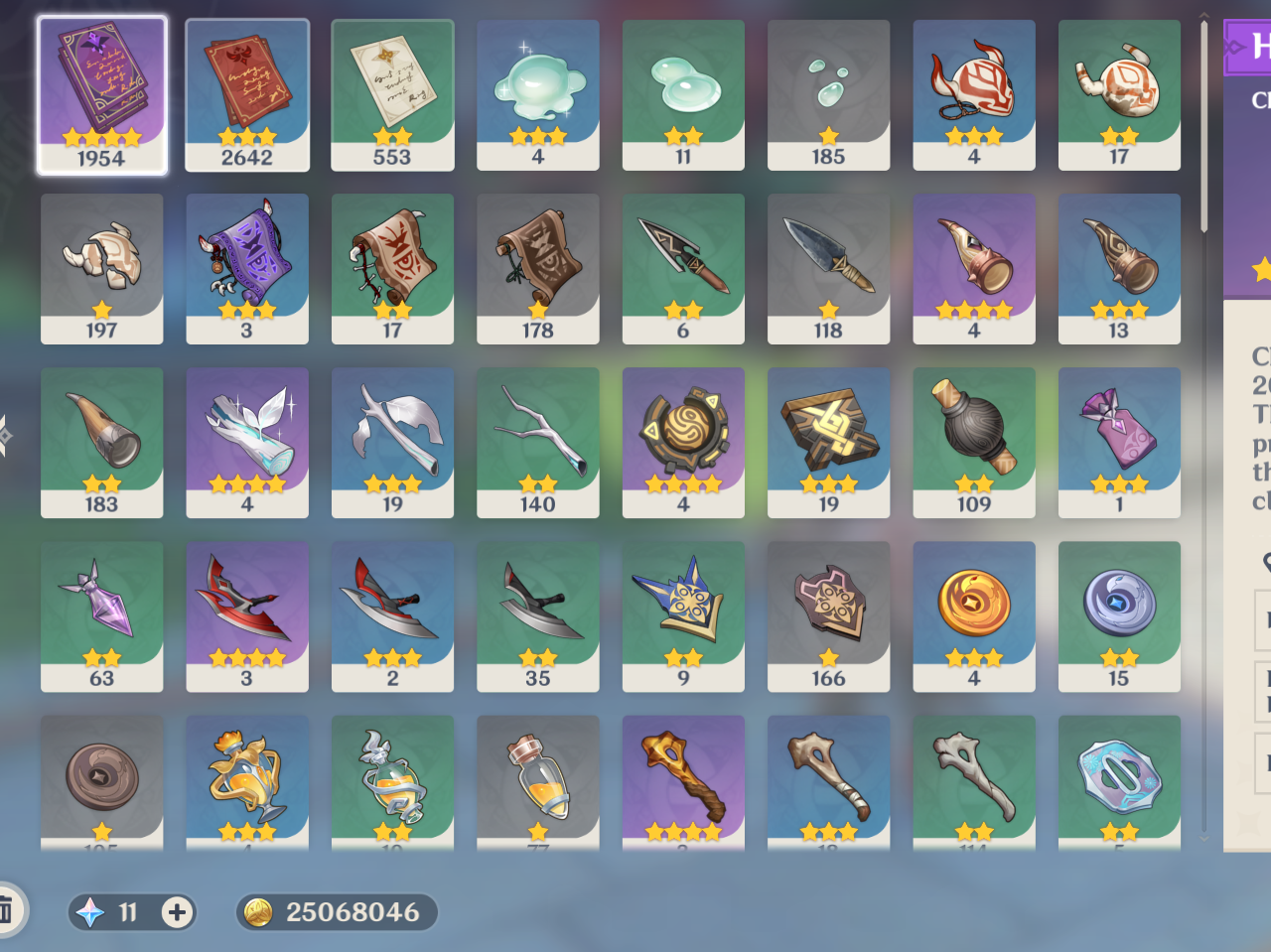Select the teachings page stack of 553
This screenshot has height=952, width=1271.
392,94
